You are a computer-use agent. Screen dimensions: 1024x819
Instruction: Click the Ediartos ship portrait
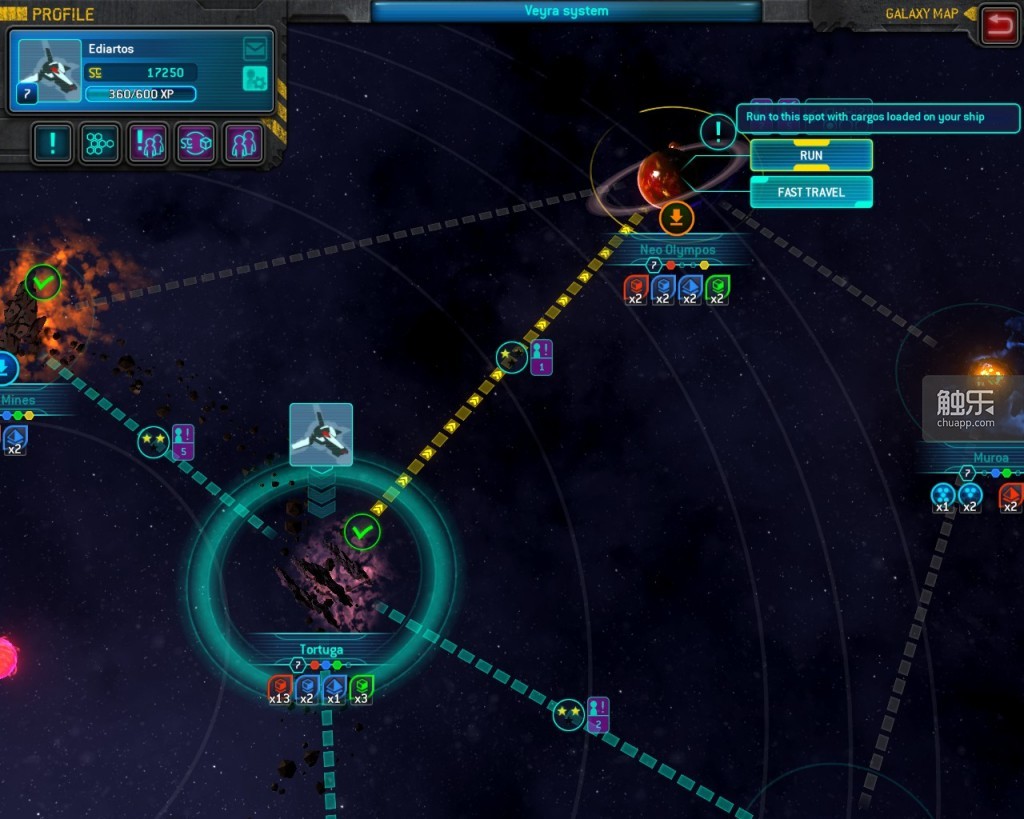50,71
